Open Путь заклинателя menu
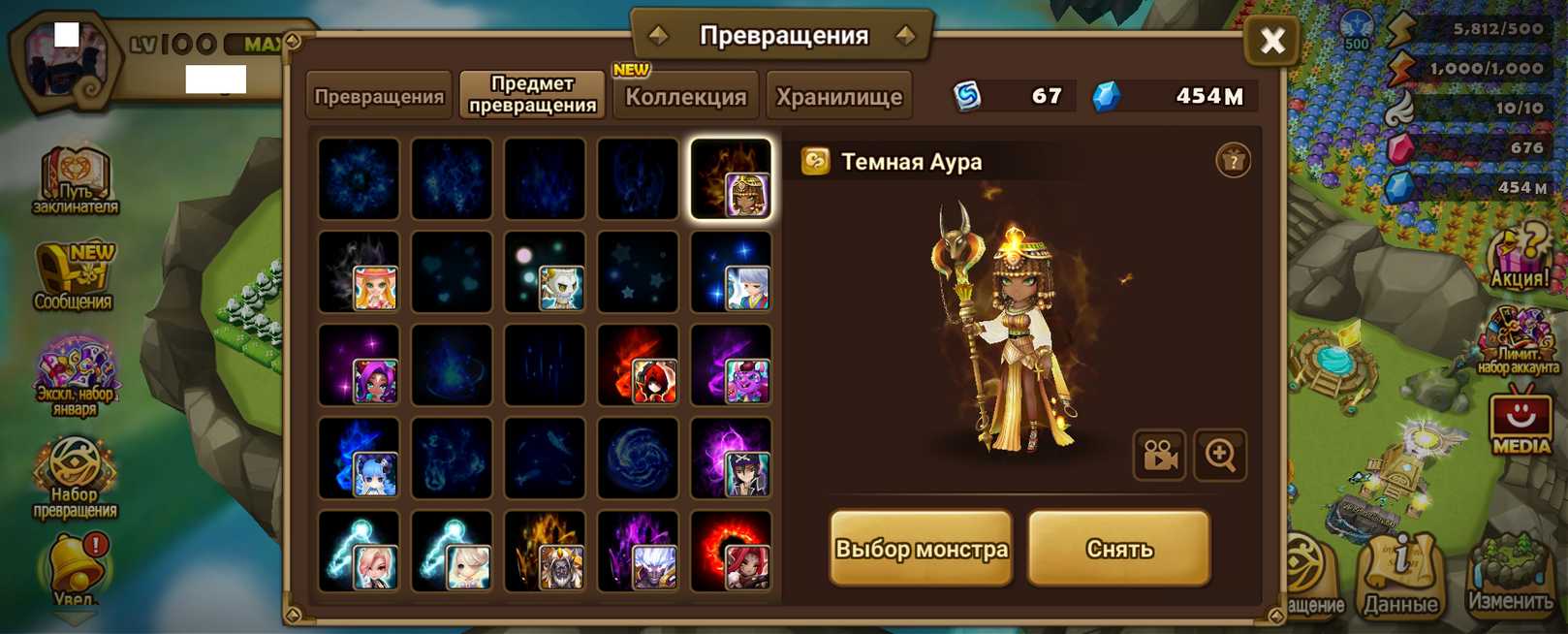This screenshot has width=1568, height=634. tap(76, 181)
